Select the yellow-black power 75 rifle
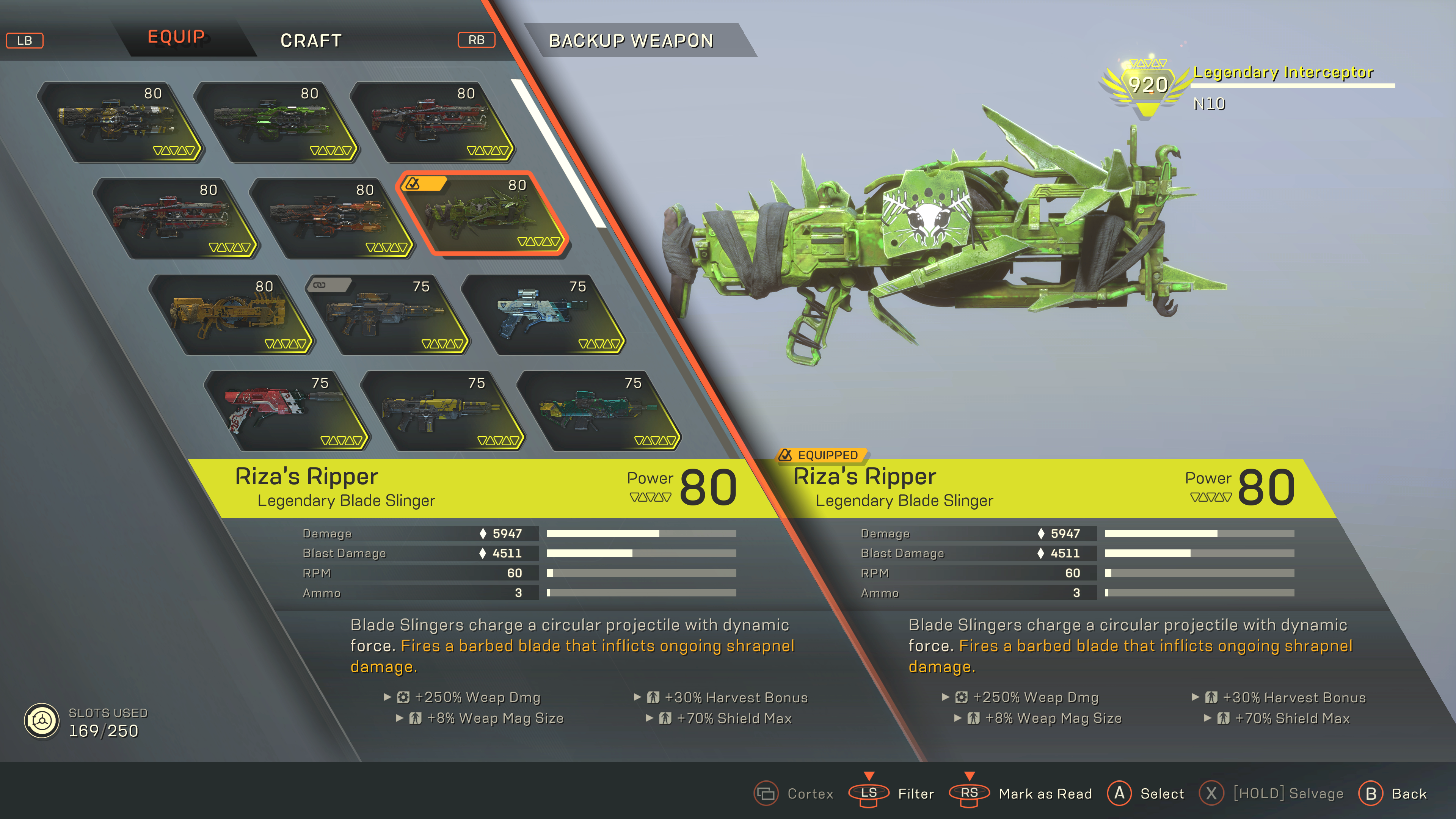 point(442,411)
